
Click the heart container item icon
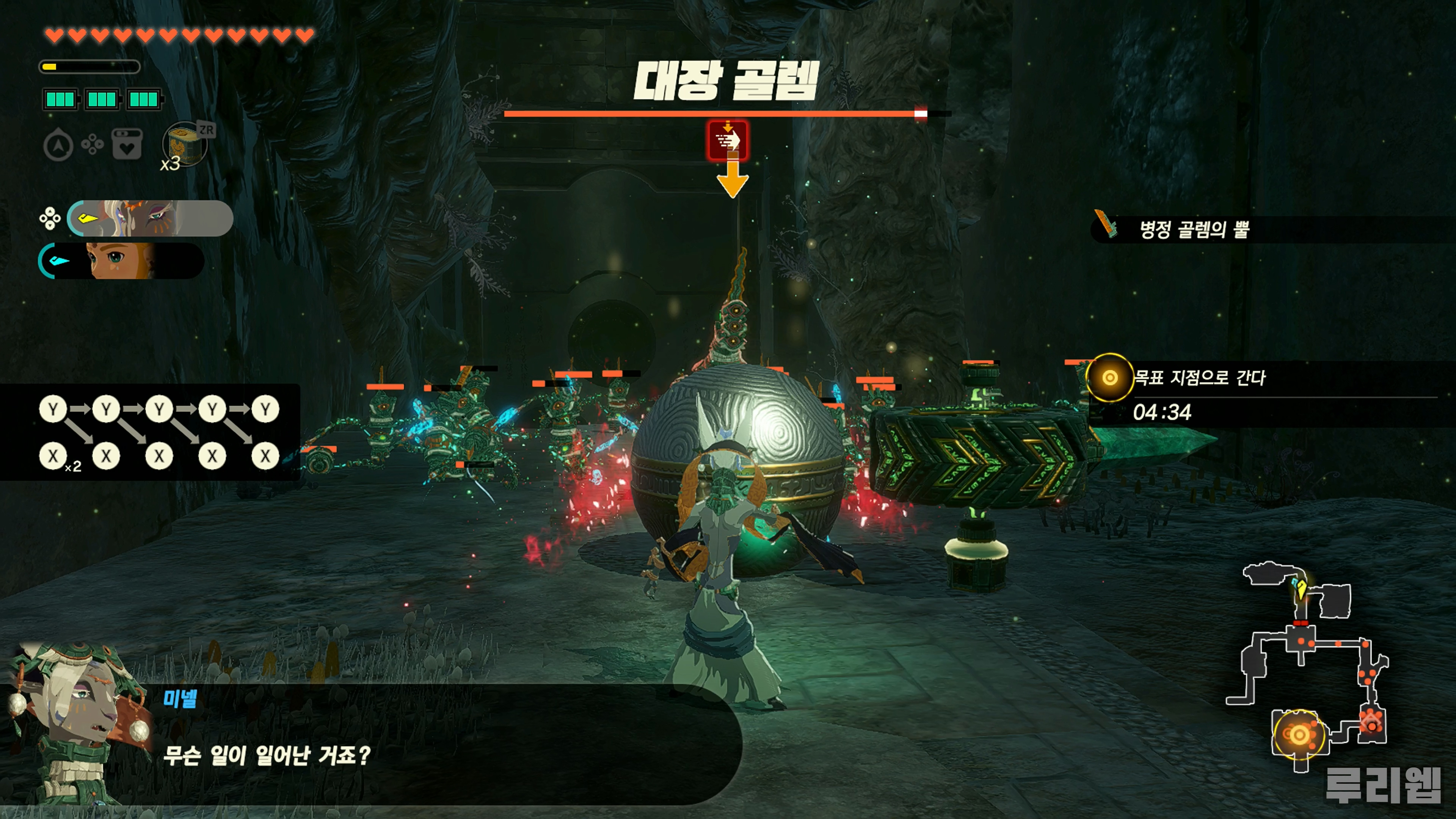(x=127, y=145)
